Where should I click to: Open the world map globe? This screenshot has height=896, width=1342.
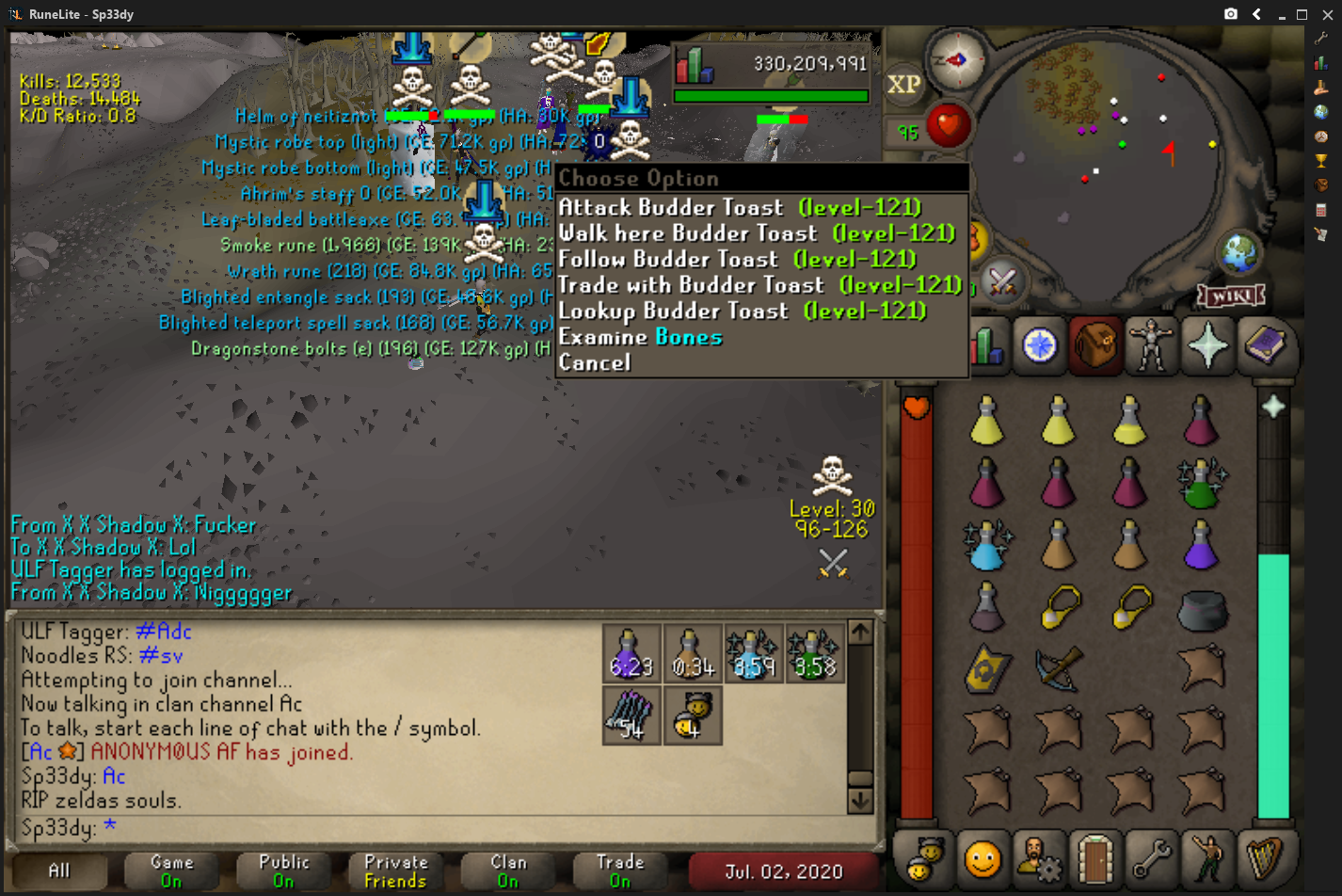1239,251
